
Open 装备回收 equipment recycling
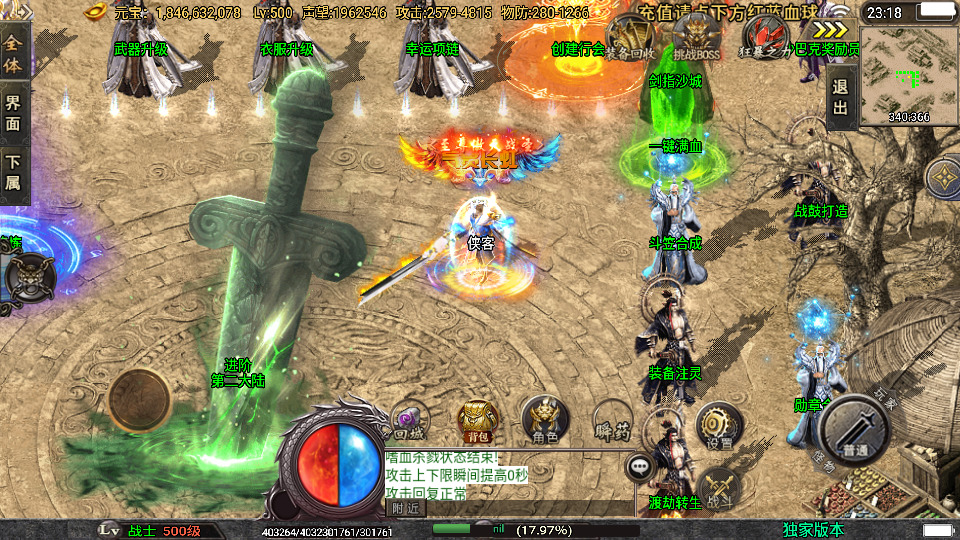tap(632, 40)
